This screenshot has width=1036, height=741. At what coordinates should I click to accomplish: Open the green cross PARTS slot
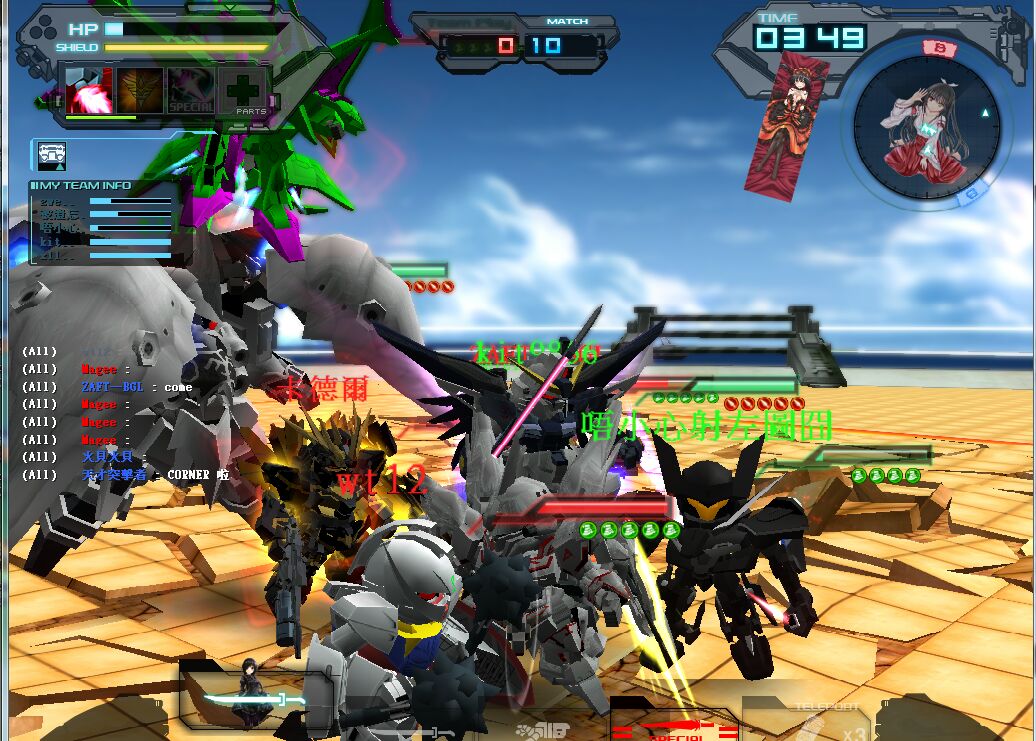(243, 91)
